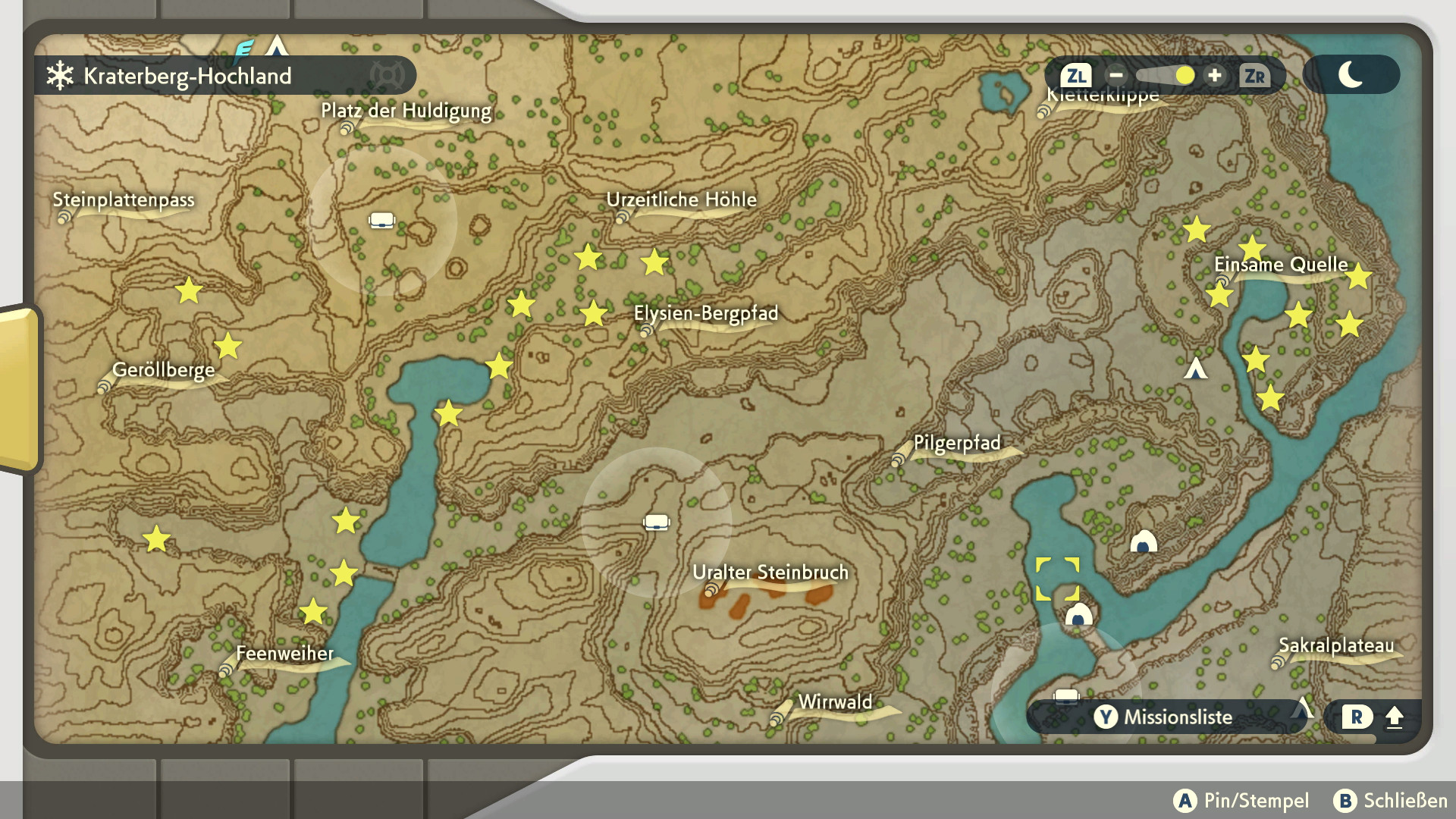This screenshot has width=1456, height=819.
Task: Select the Uralter Steinbruch location label
Action: coord(770,573)
